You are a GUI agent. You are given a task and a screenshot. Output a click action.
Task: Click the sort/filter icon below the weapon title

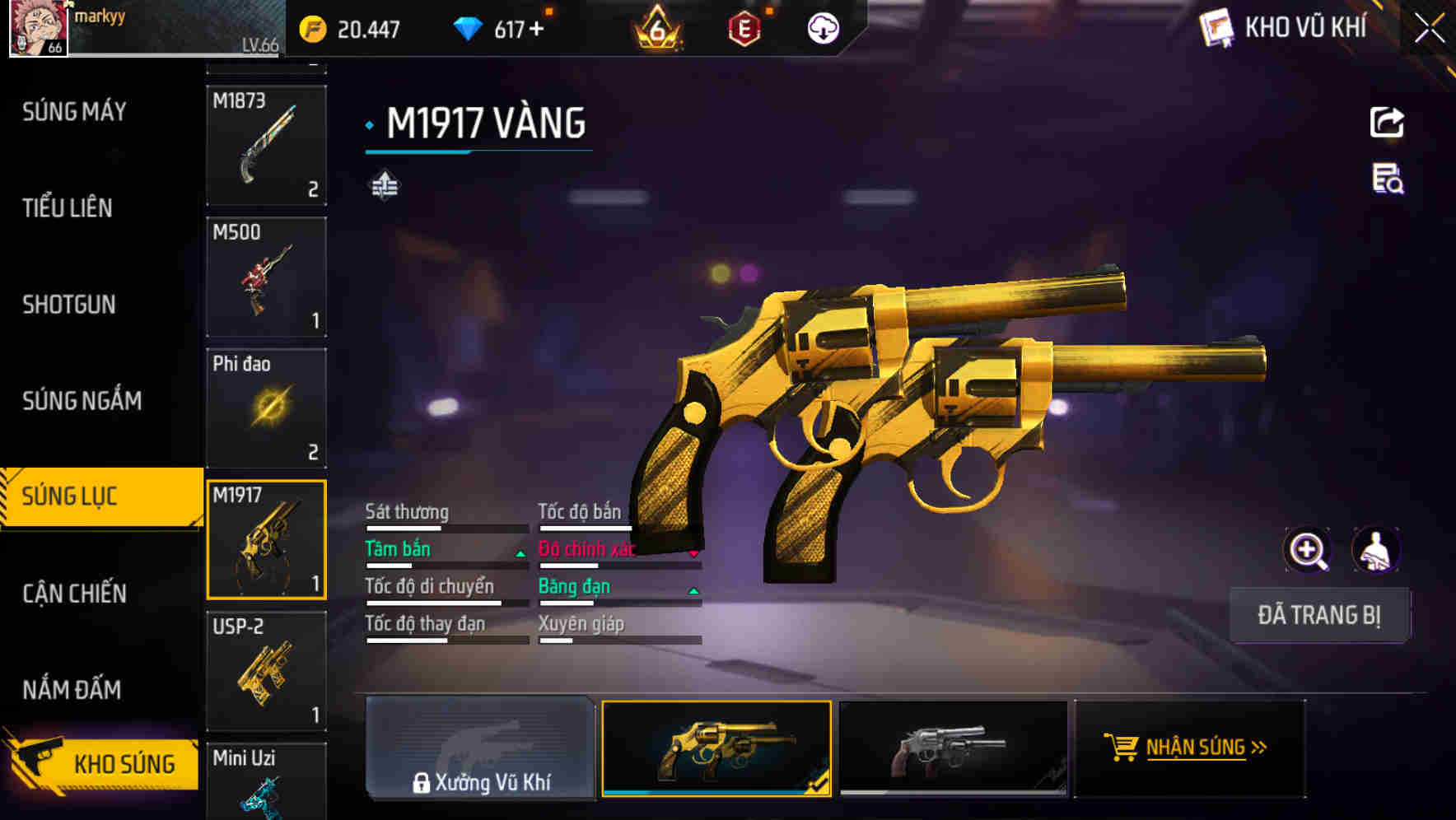click(x=385, y=185)
